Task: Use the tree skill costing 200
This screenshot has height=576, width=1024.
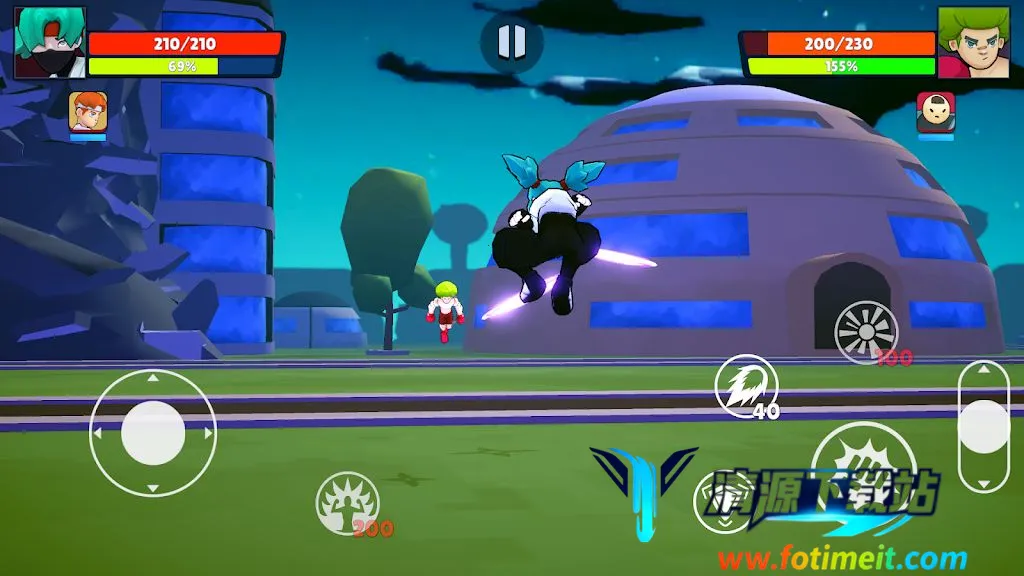Action: point(347,503)
